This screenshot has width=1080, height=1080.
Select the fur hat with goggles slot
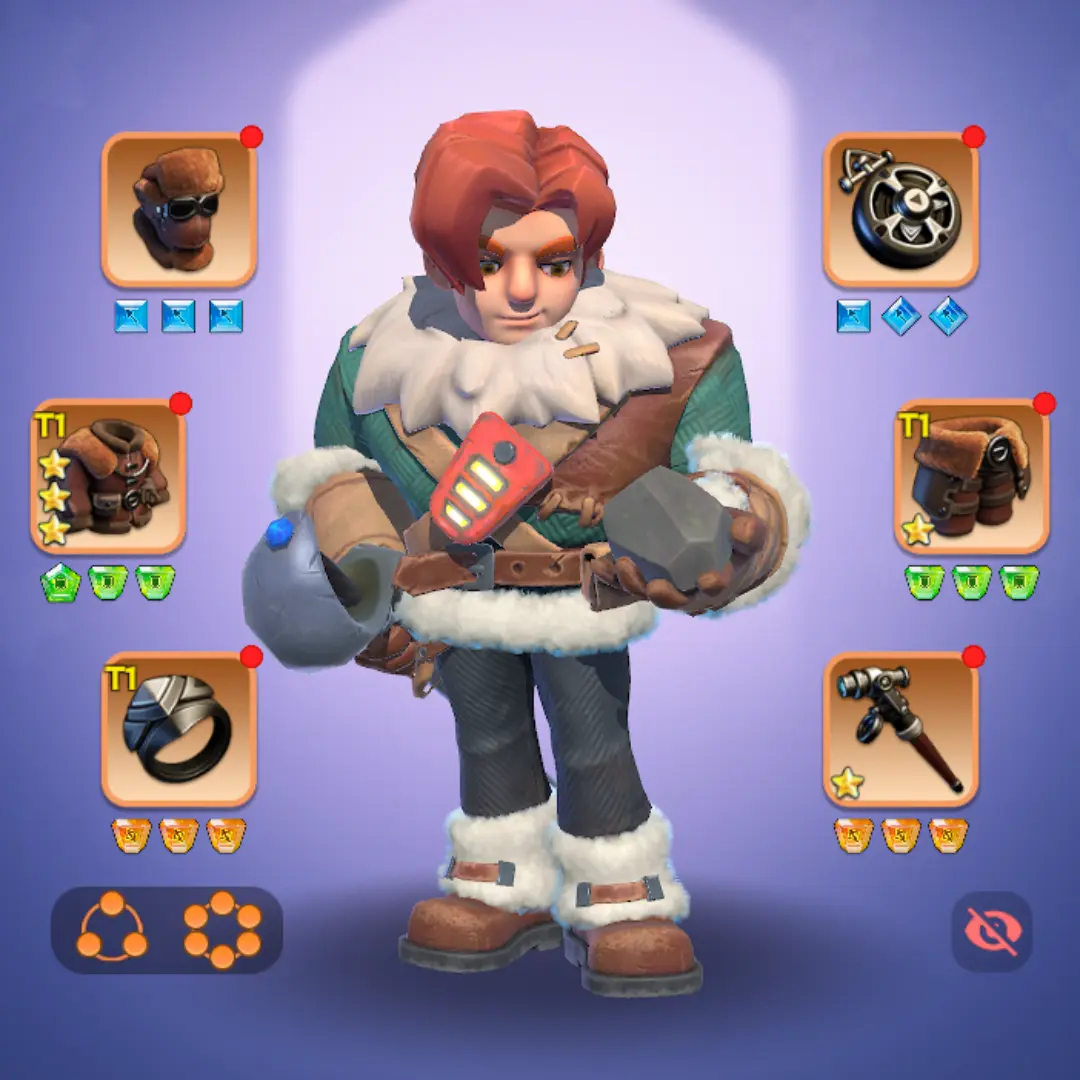click(179, 210)
